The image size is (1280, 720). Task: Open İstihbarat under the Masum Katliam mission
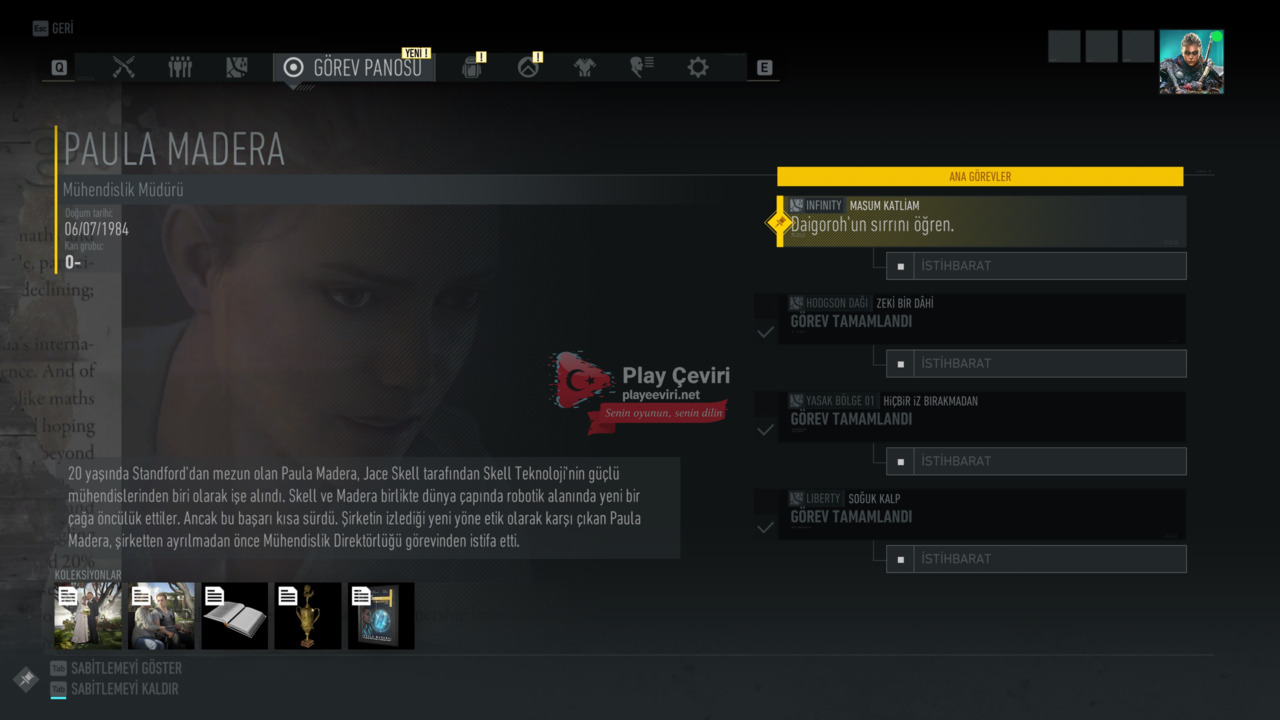coord(1036,266)
